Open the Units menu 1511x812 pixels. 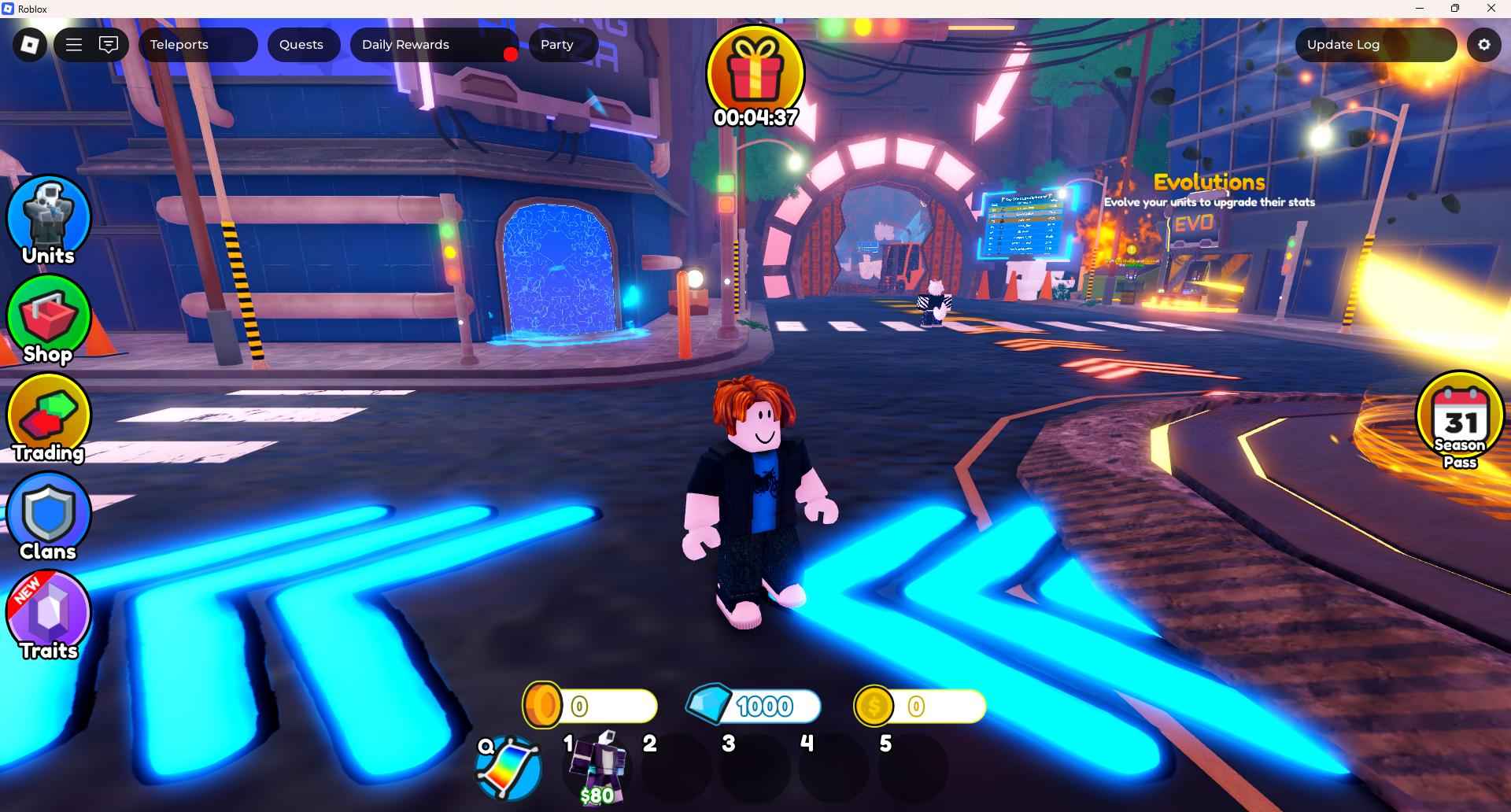coord(49,220)
